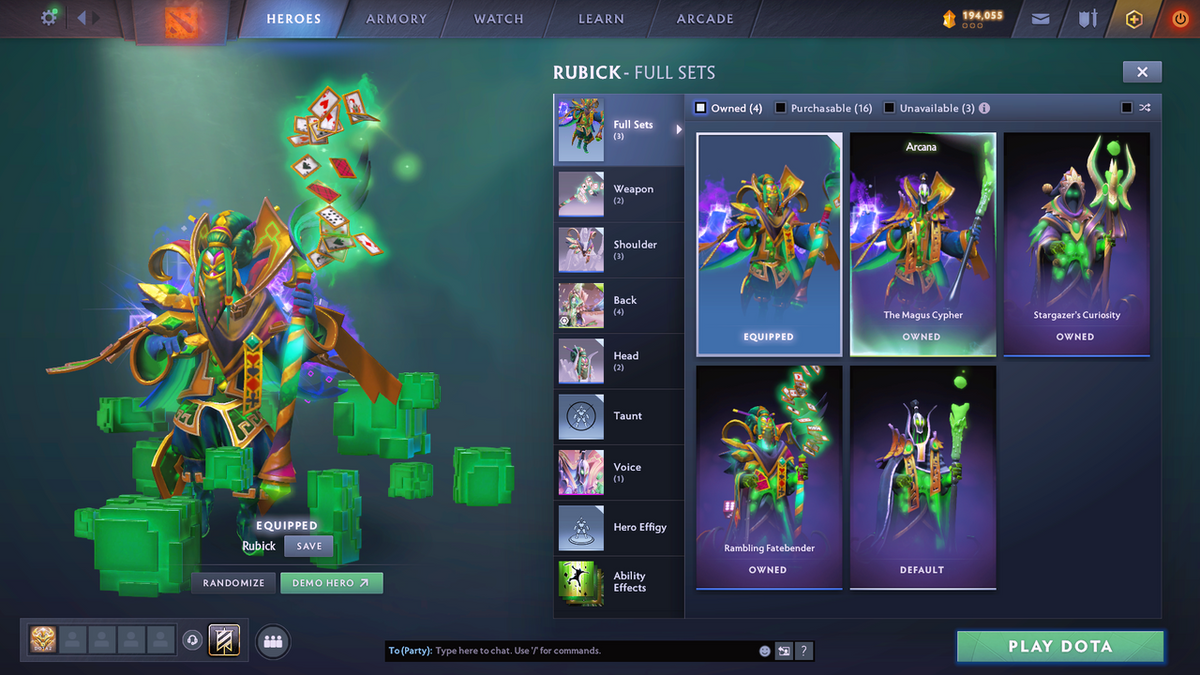
Task: Enable the Purchasable filter checkbox
Action: pos(781,108)
